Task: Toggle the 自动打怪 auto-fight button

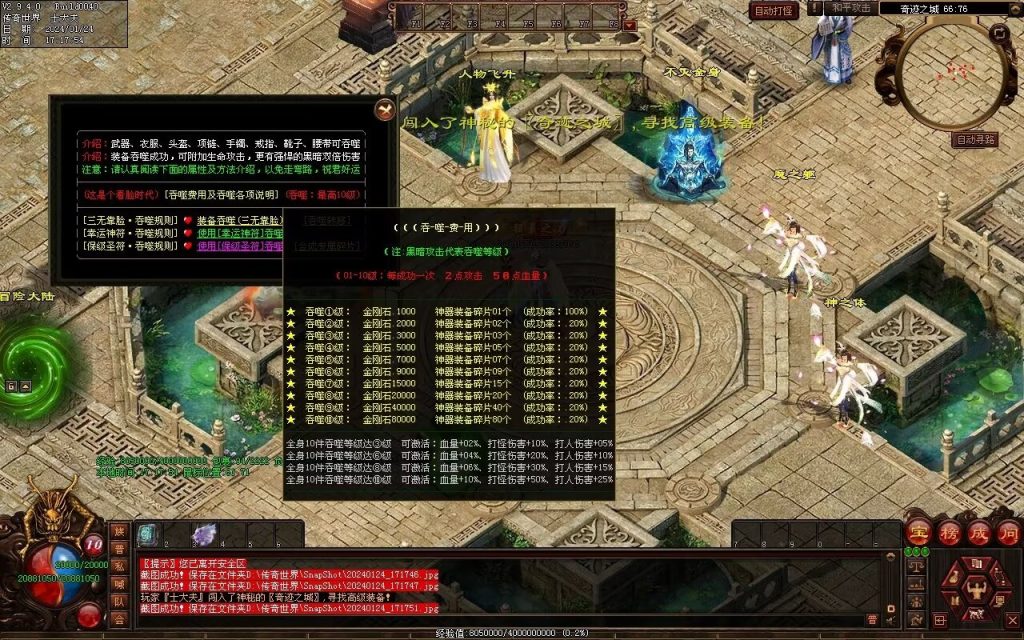Action: coord(774,11)
